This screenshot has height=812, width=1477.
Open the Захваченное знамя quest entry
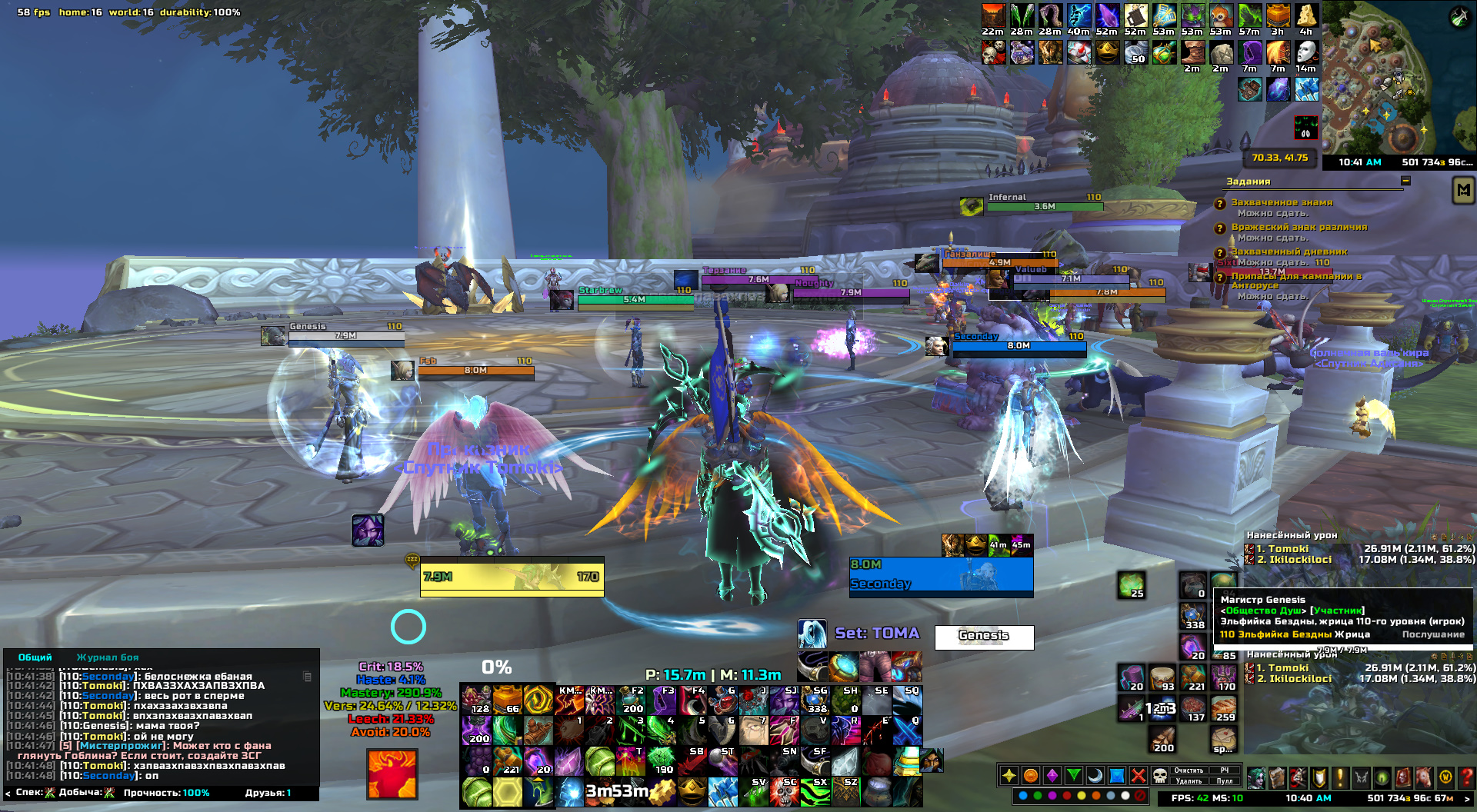coord(1282,202)
